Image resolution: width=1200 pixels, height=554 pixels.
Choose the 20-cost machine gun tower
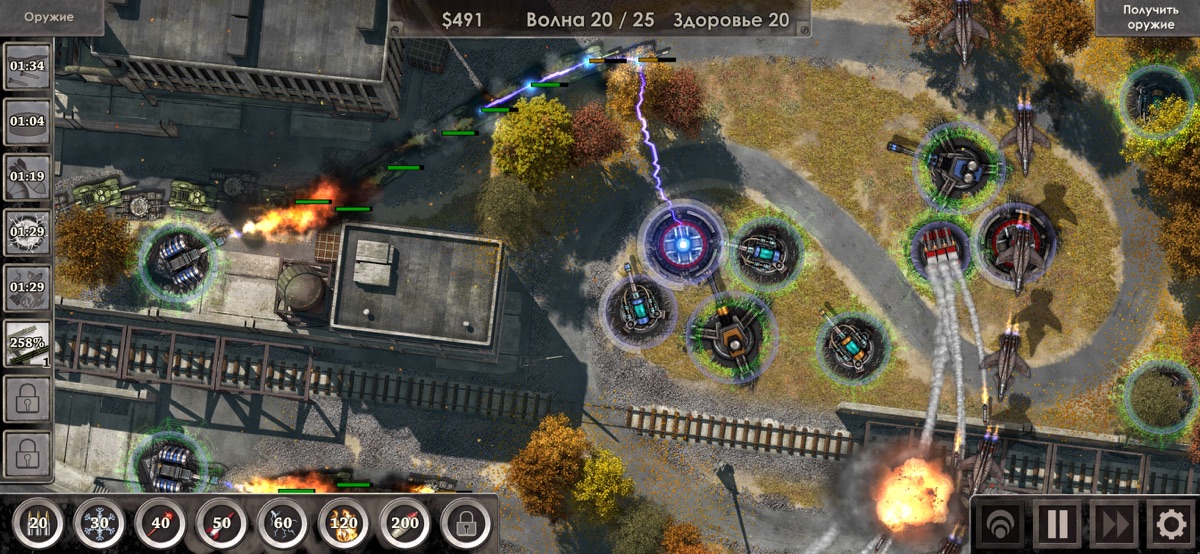click(38, 521)
